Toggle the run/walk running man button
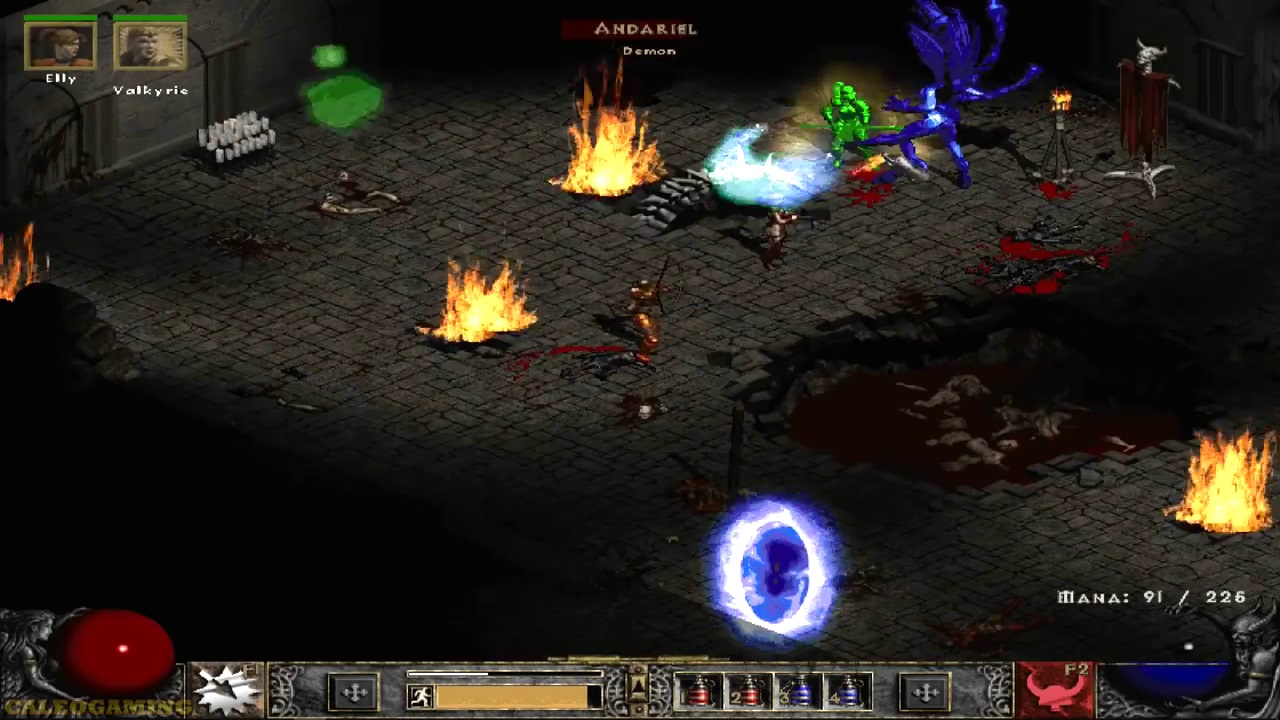The image size is (1280, 720). point(421,696)
